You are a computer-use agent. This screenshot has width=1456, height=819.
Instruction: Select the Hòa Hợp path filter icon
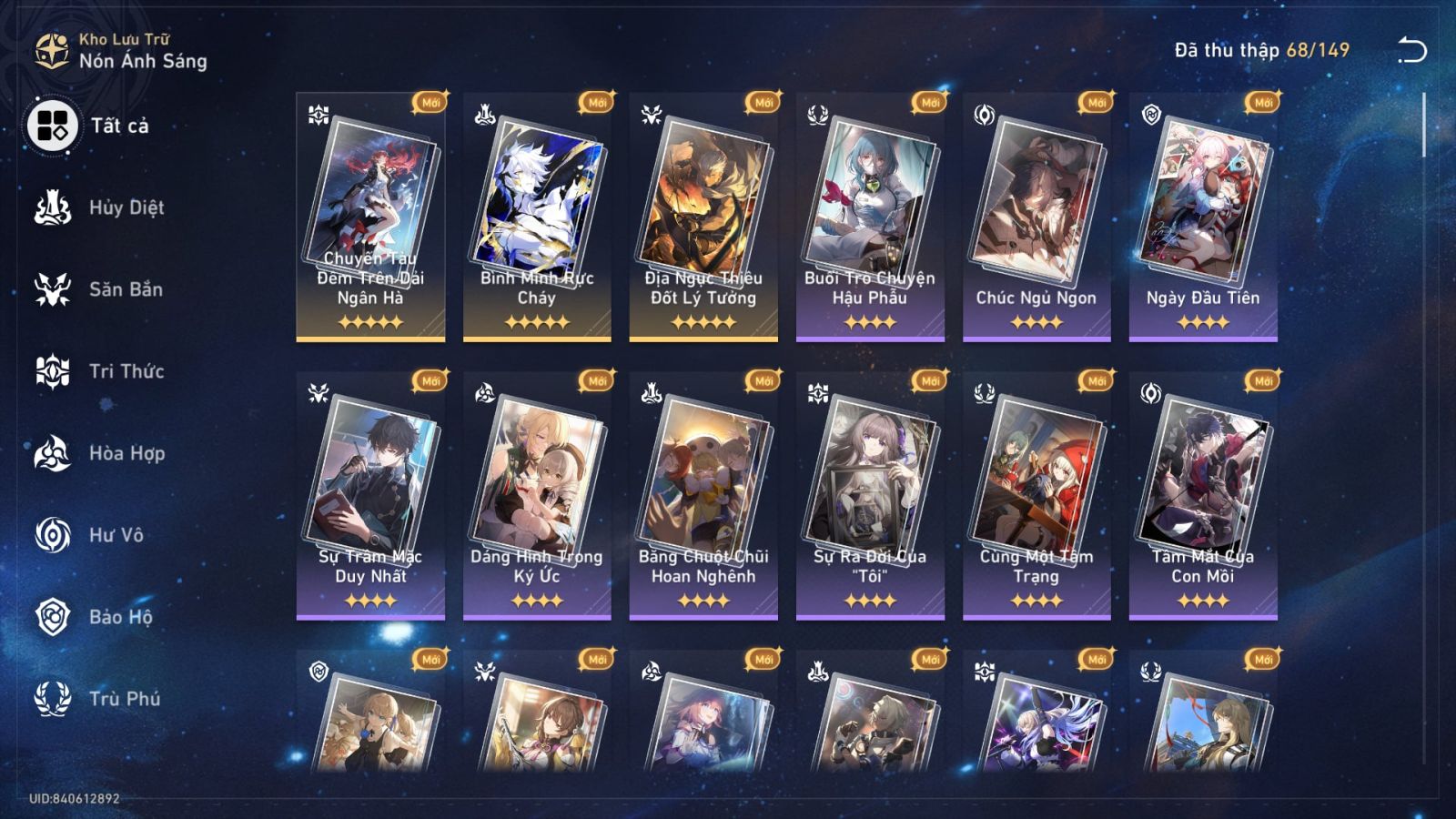(x=52, y=453)
